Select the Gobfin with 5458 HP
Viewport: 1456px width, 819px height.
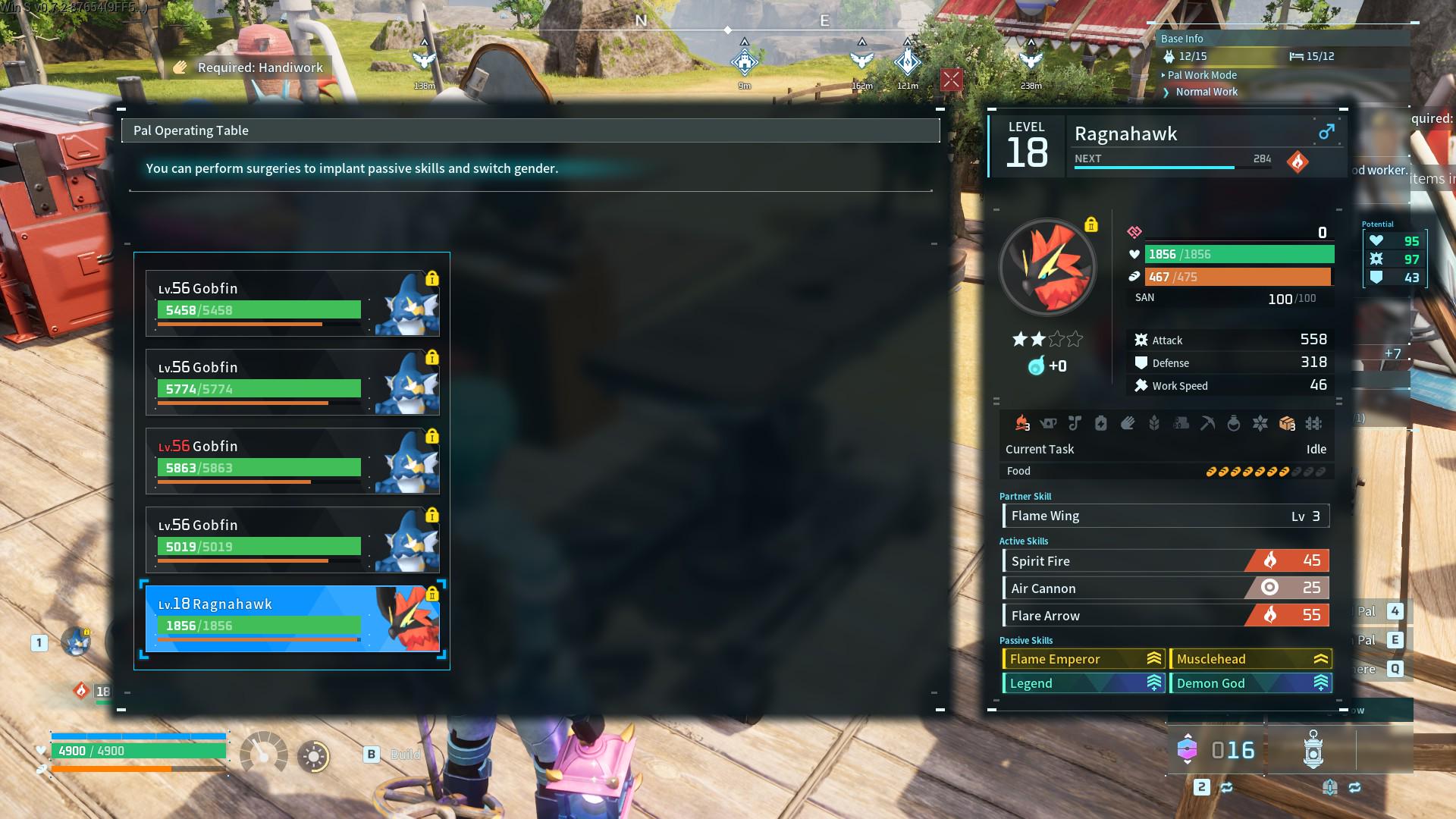(292, 303)
